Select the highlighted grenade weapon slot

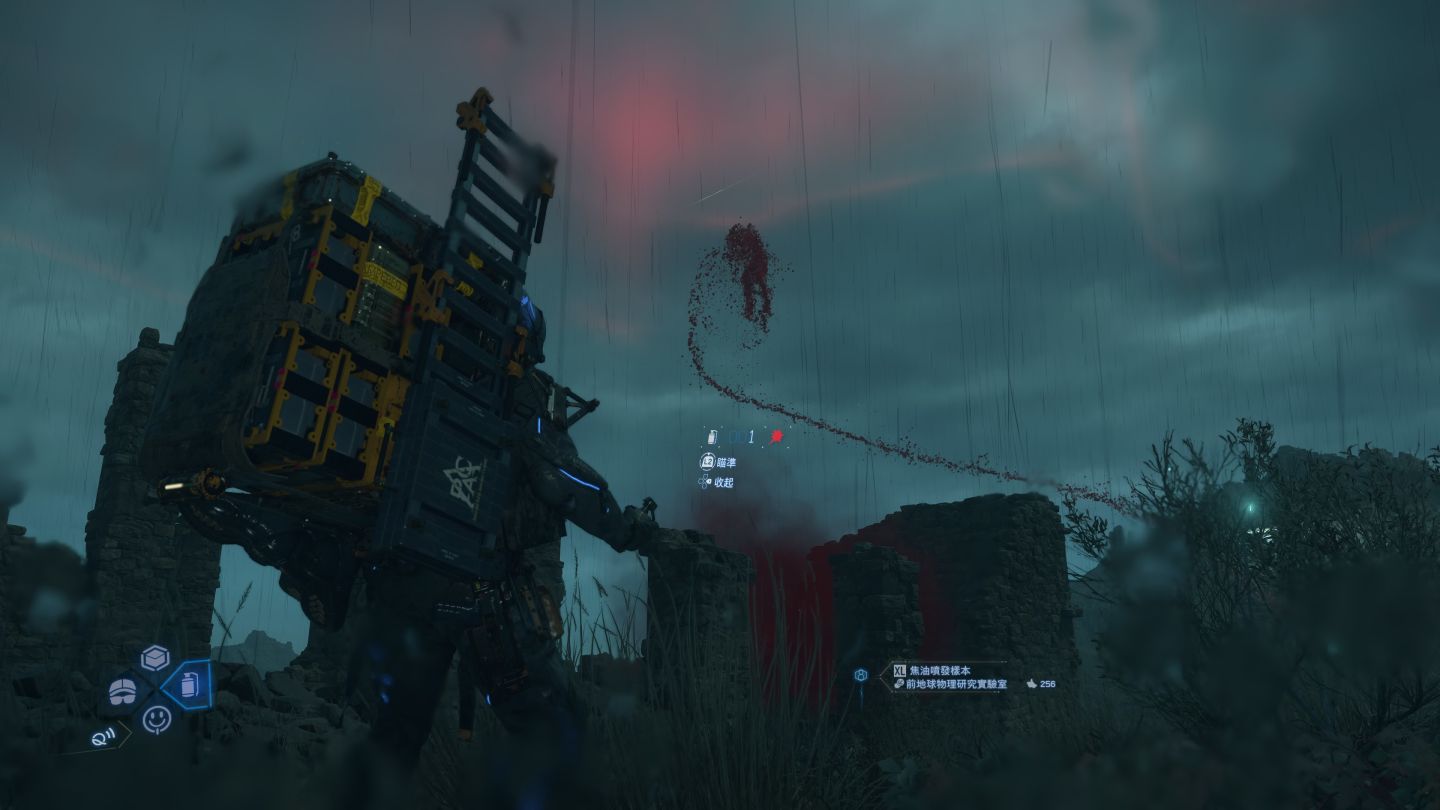pyautogui.click(x=188, y=685)
